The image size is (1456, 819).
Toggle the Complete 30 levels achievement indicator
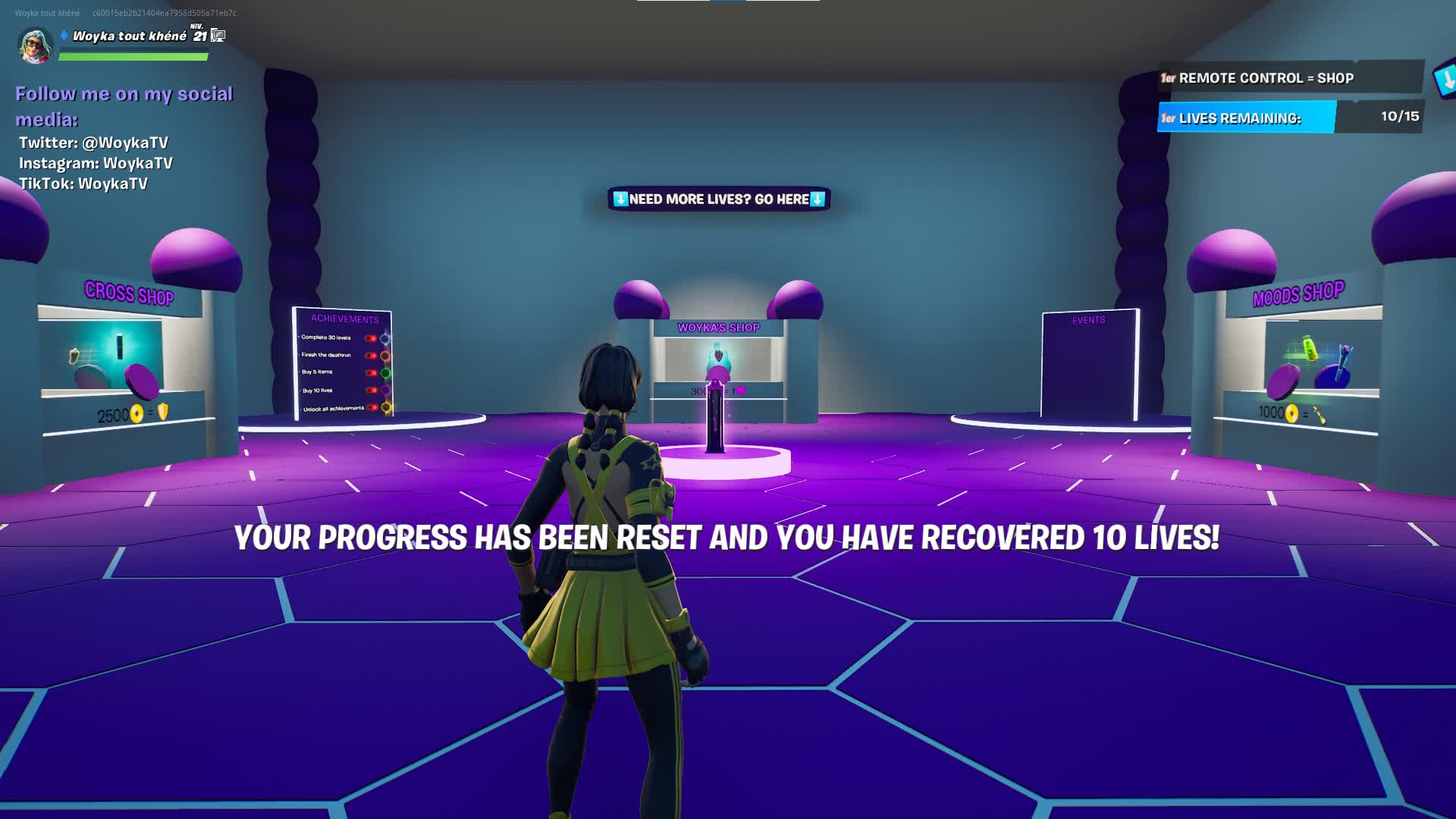coord(370,338)
